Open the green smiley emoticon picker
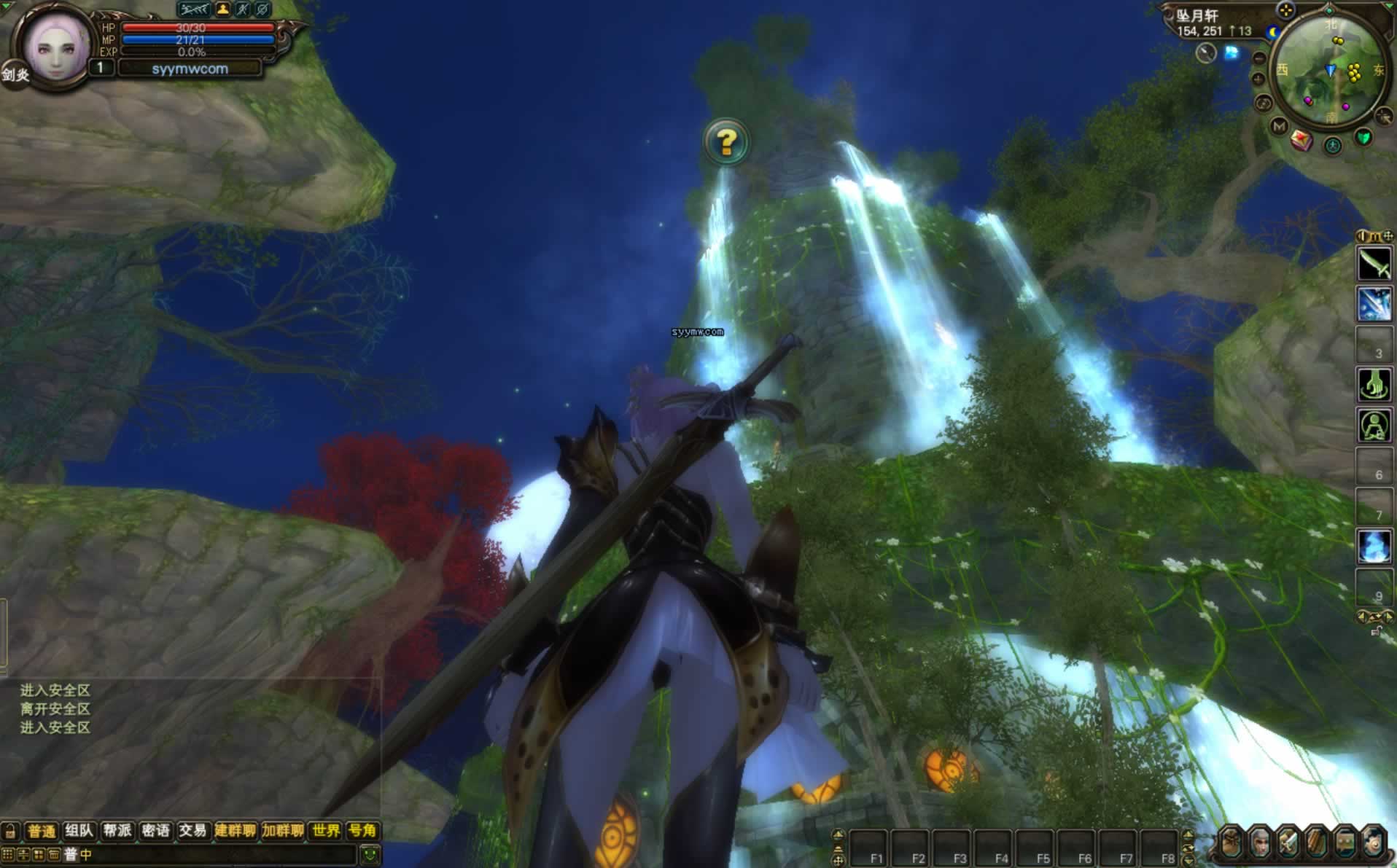The height and width of the screenshot is (868, 1397). click(370, 854)
